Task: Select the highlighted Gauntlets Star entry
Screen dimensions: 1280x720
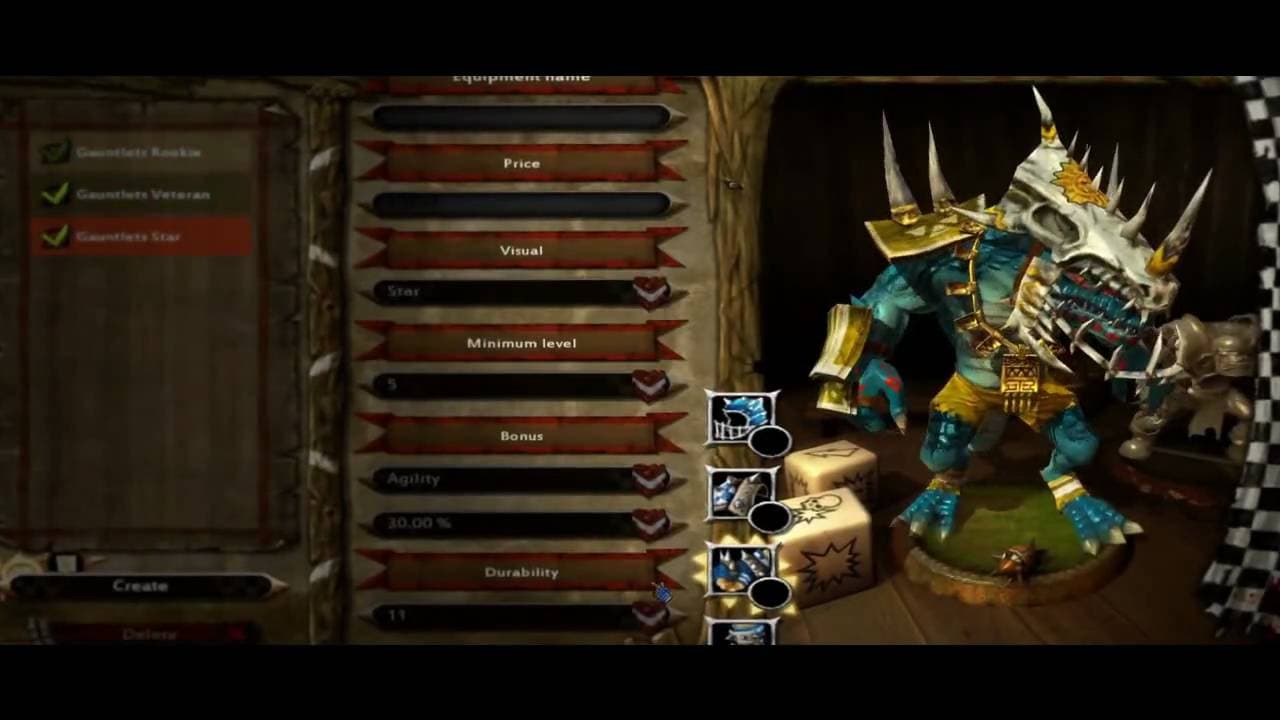Action: tap(130, 237)
